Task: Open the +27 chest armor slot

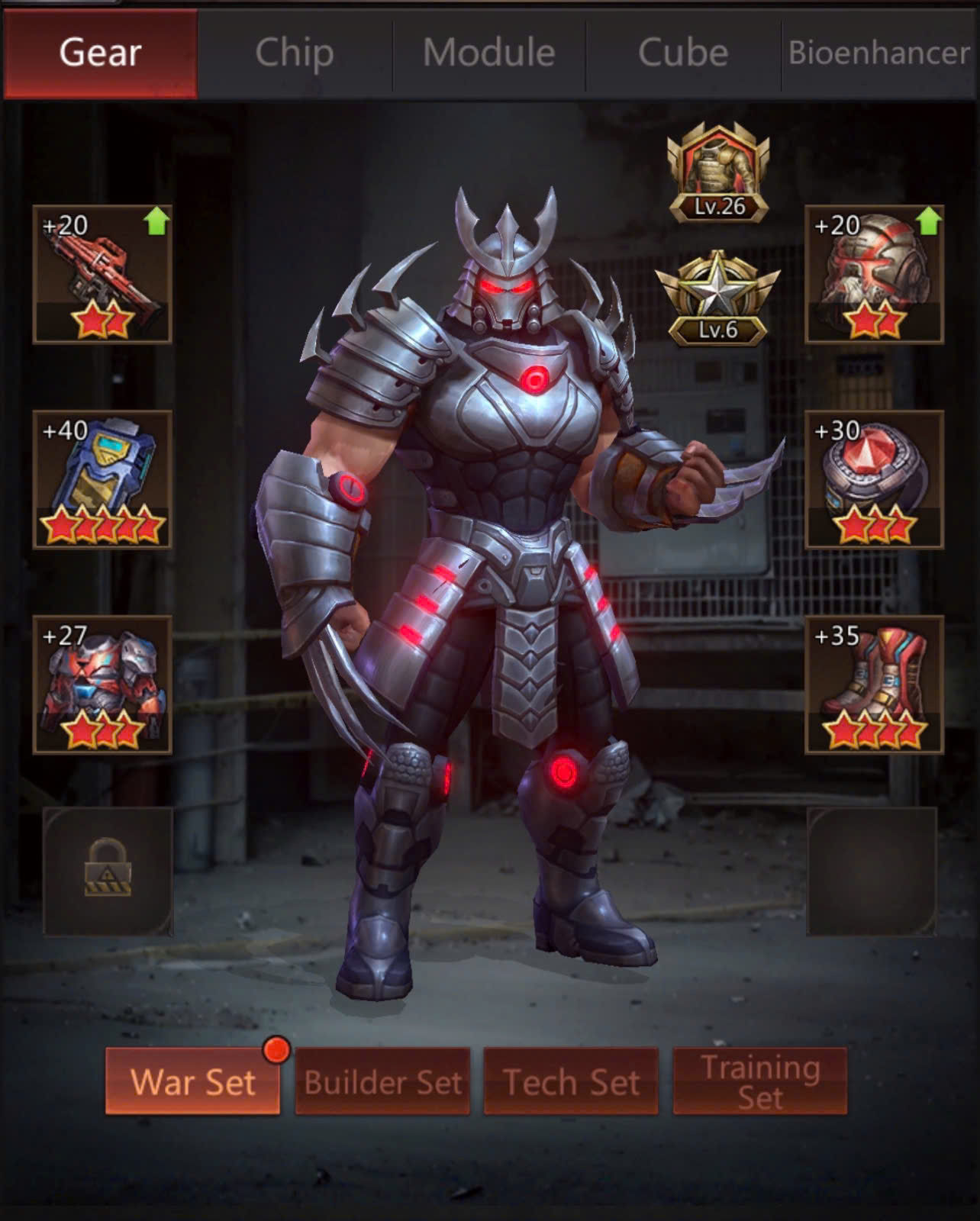Action: tap(102, 685)
